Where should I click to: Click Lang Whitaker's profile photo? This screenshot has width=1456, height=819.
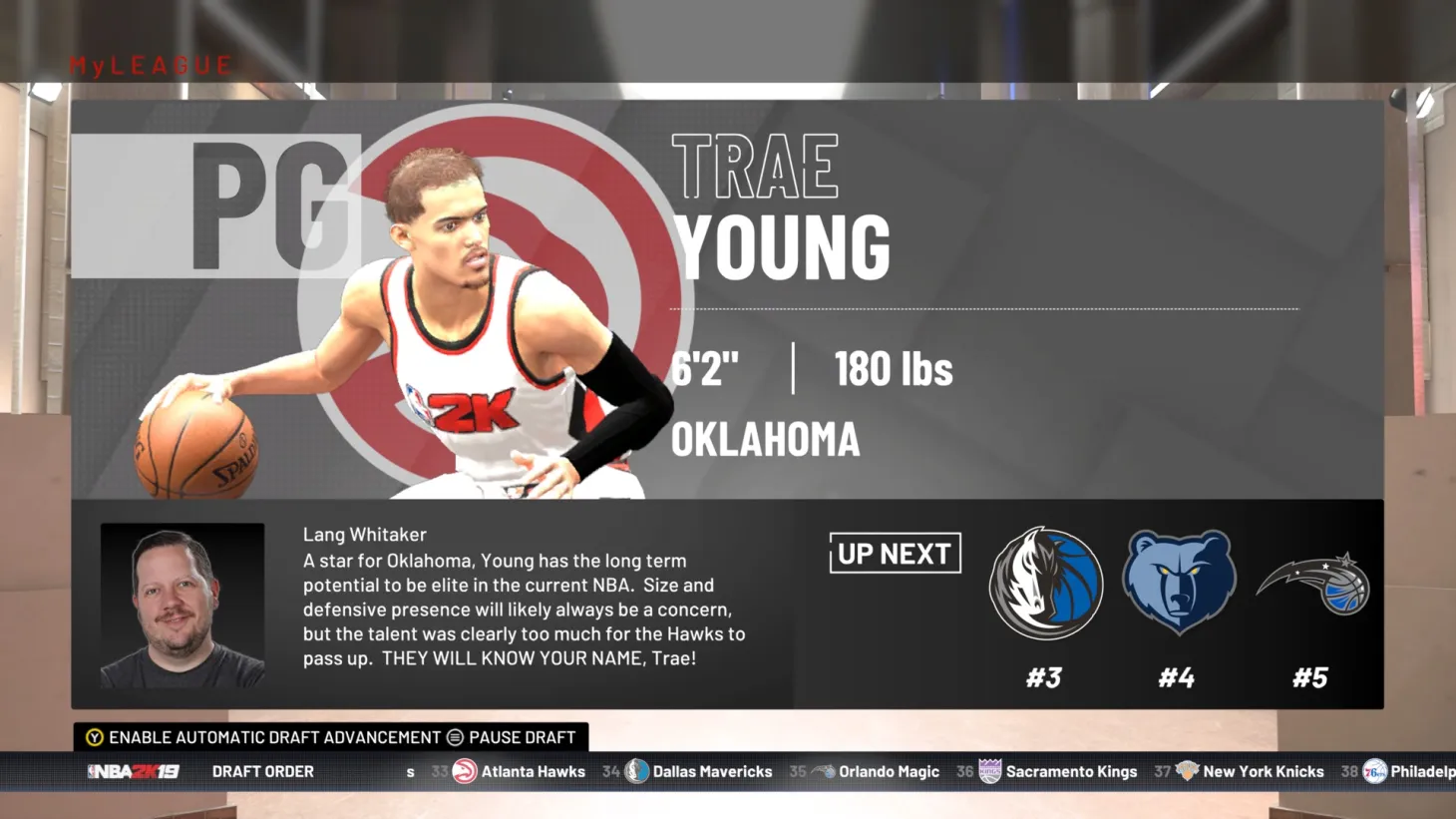[x=182, y=605]
